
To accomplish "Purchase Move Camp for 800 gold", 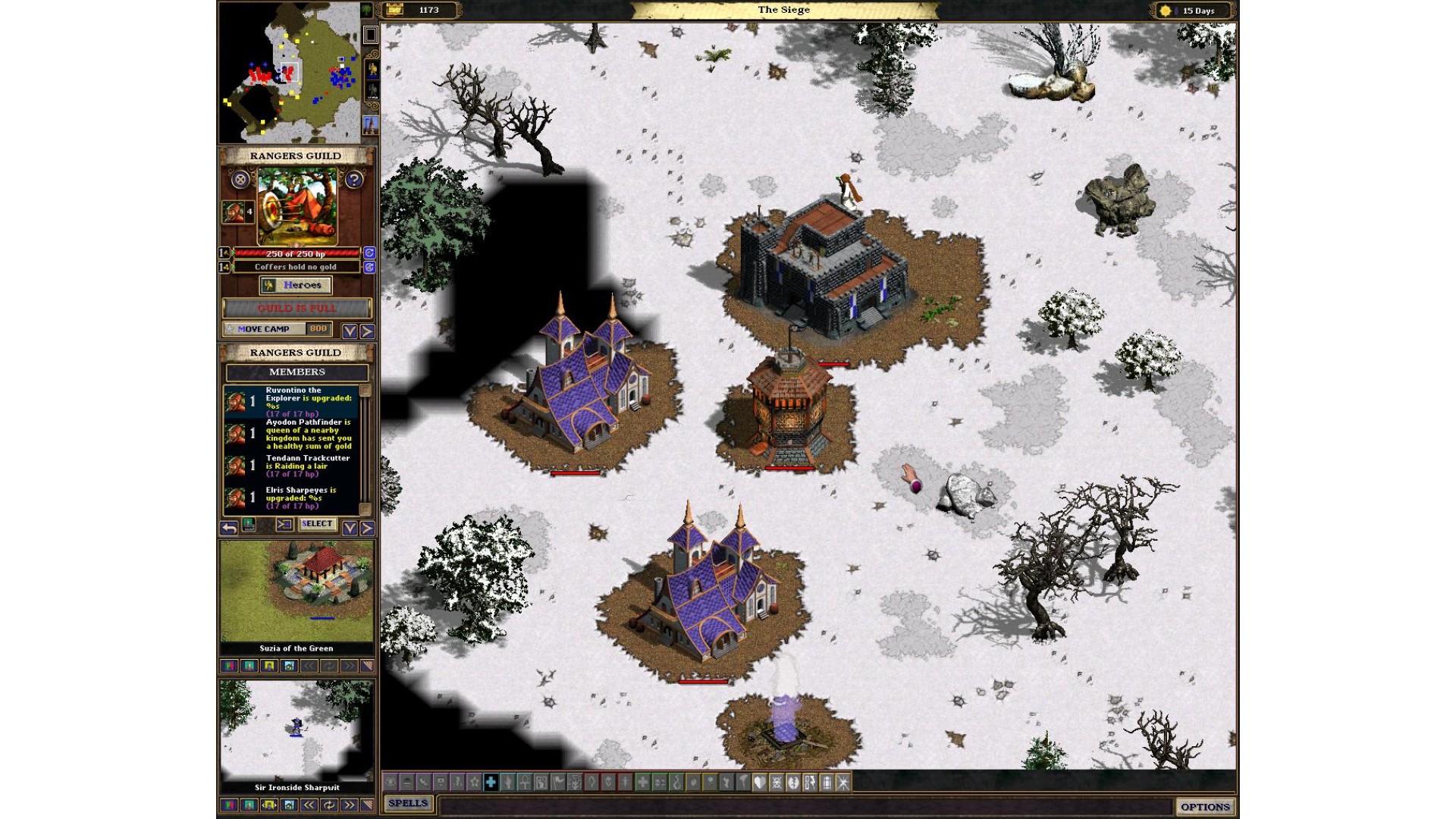I will pyautogui.click(x=278, y=329).
